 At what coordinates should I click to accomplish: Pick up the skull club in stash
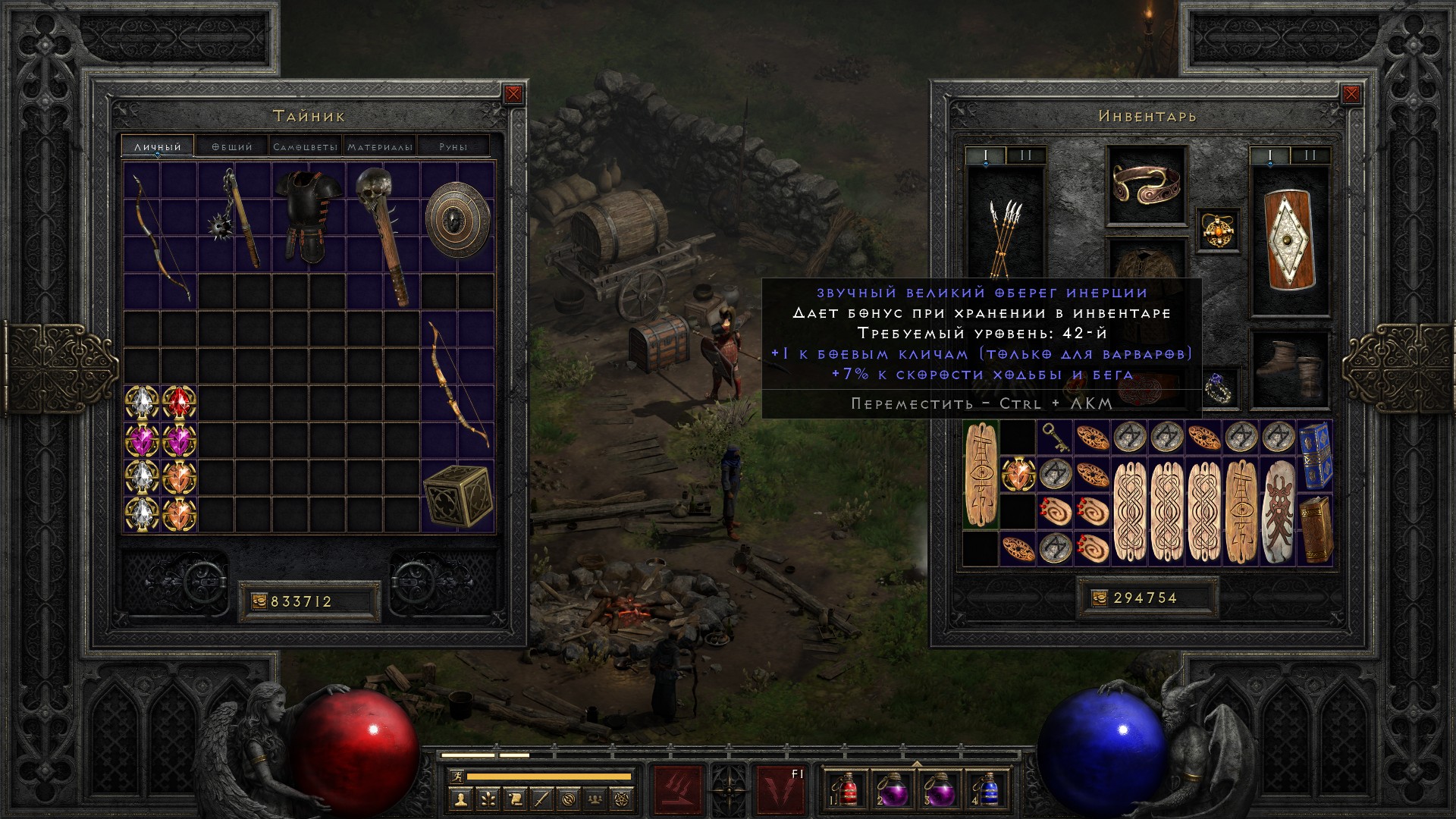383,235
